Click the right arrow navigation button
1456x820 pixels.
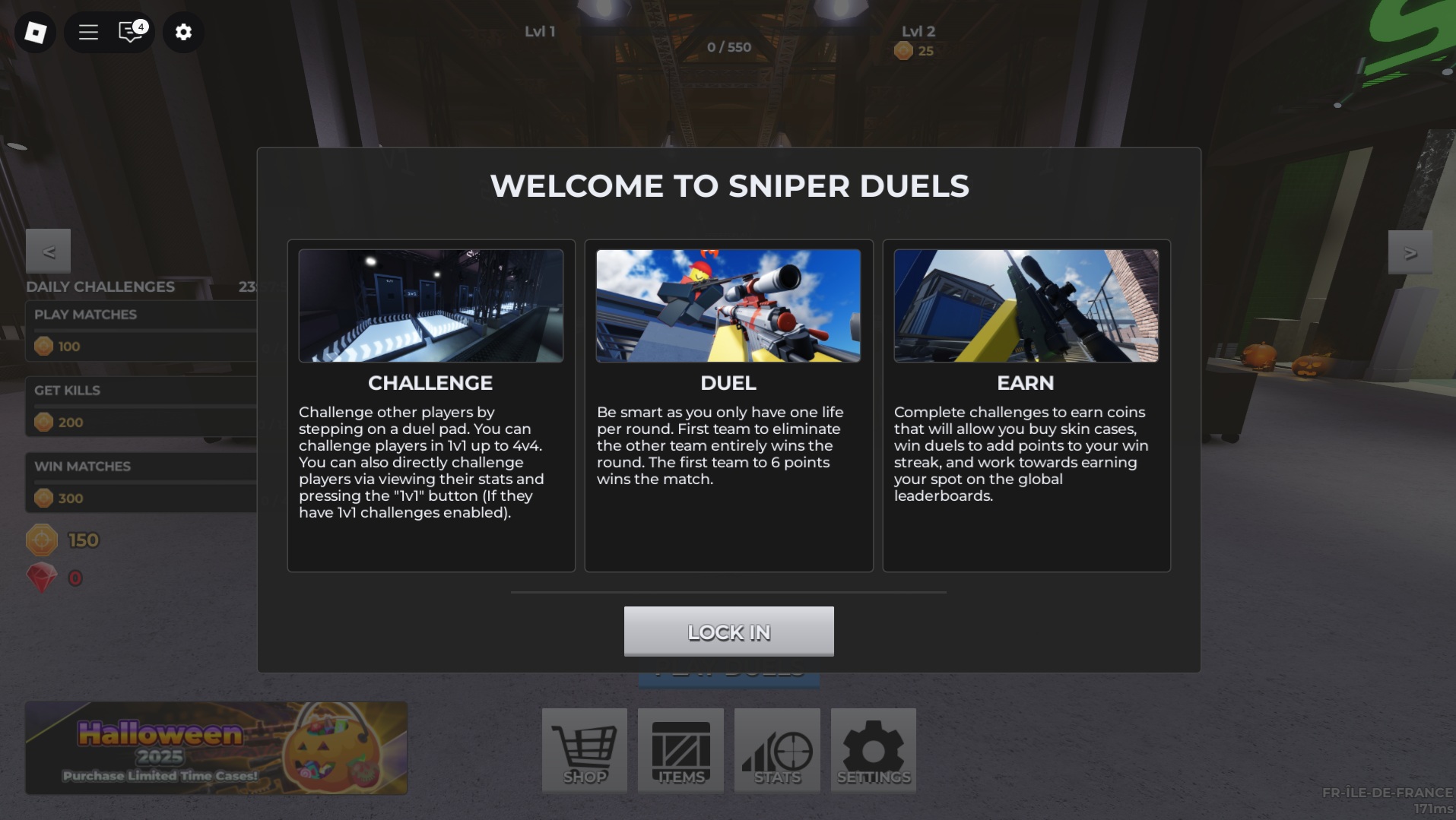coord(1410,252)
